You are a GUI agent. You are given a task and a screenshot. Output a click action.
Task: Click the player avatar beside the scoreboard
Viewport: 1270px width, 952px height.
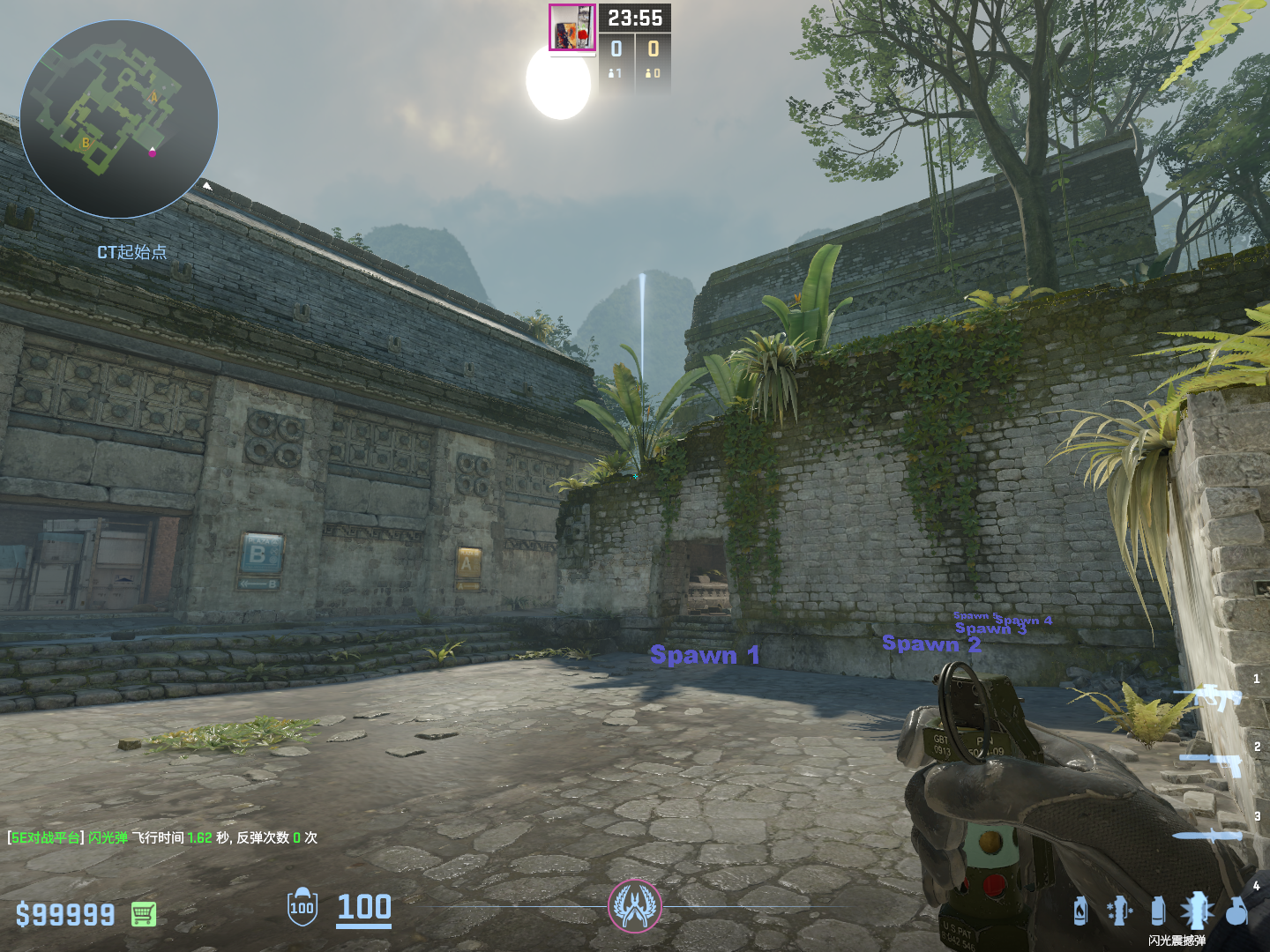tap(572, 27)
